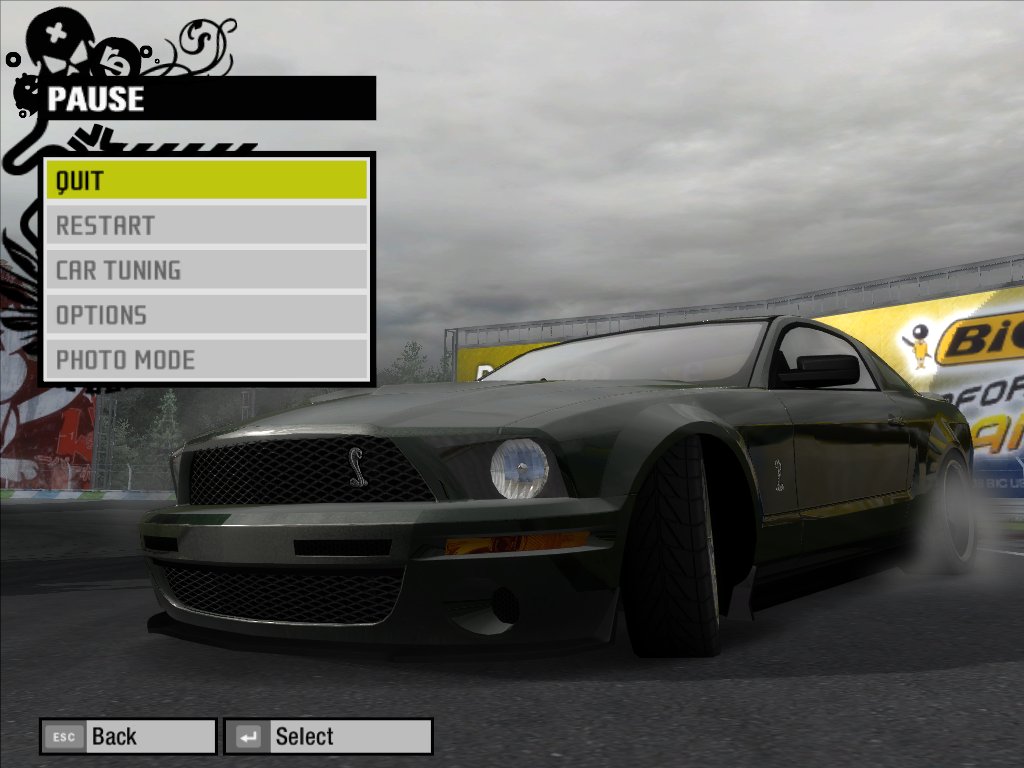Select Quit in the pause menu
This screenshot has height=768, width=1024.
206,181
